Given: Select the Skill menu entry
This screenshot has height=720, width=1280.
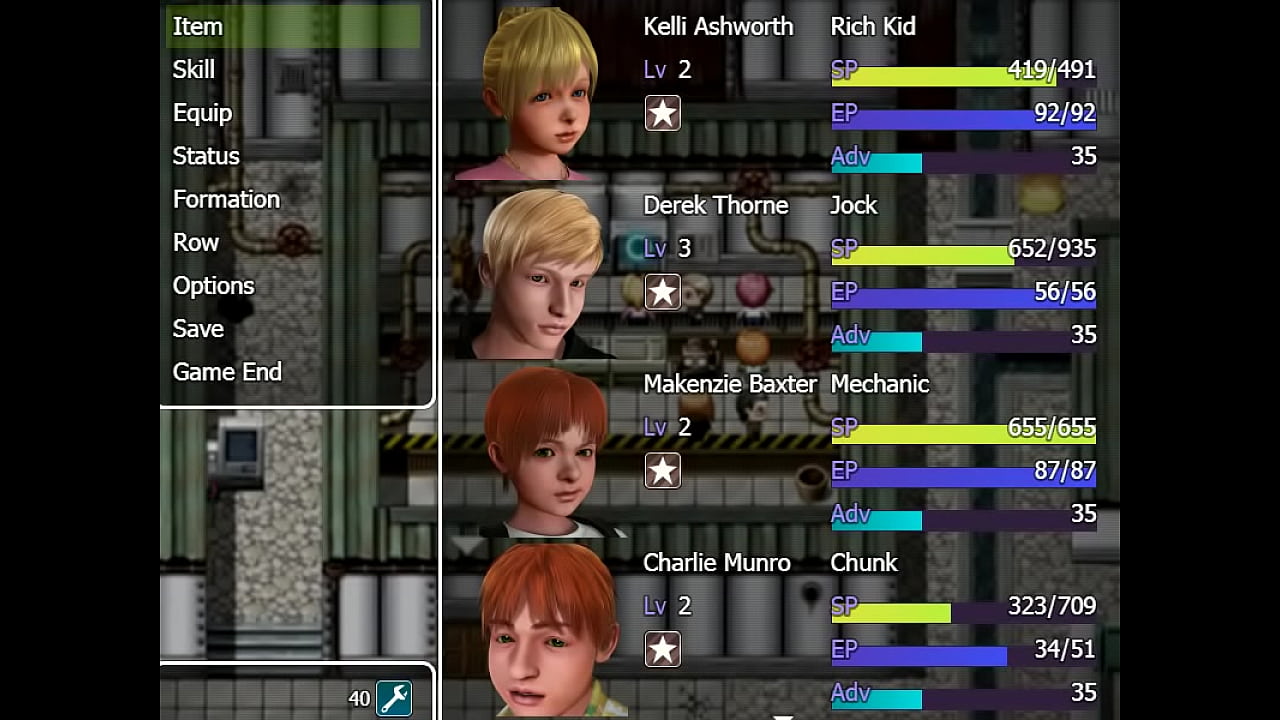Looking at the screenshot, I should (x=194, y=70).
